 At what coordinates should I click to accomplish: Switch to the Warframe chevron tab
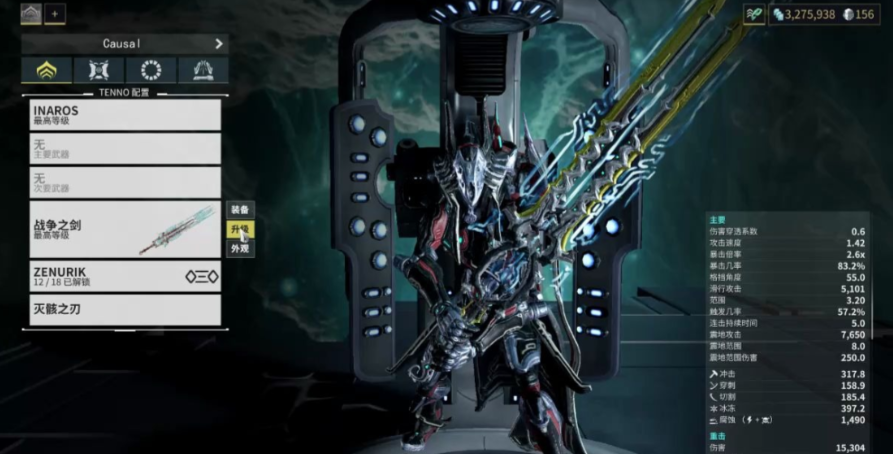(46, 70)
